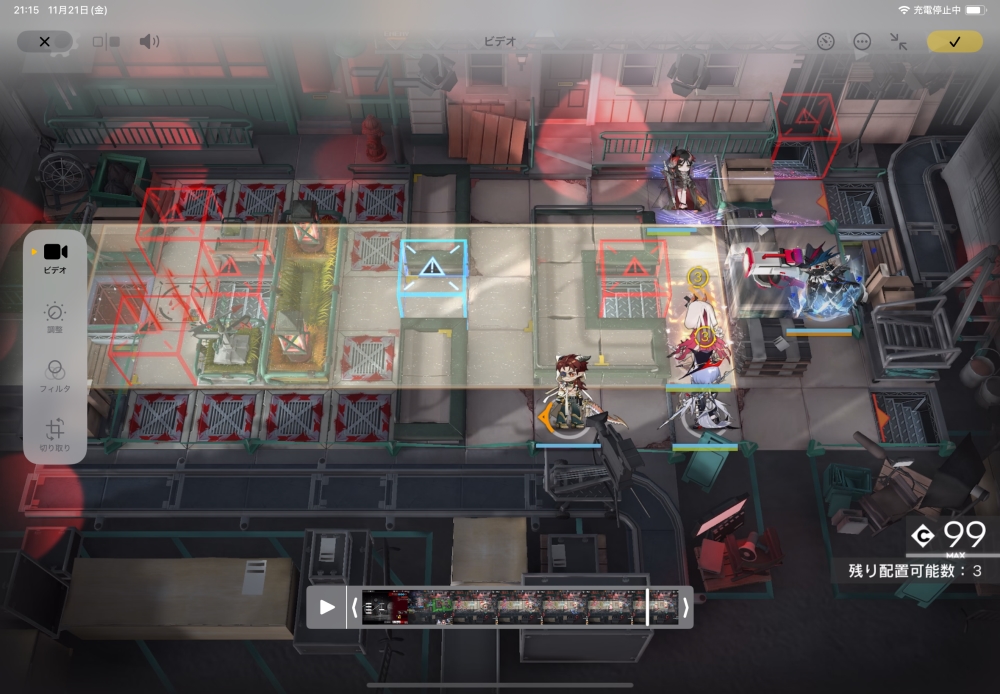Click a frame in the video timeline strip

coord(520,607)
